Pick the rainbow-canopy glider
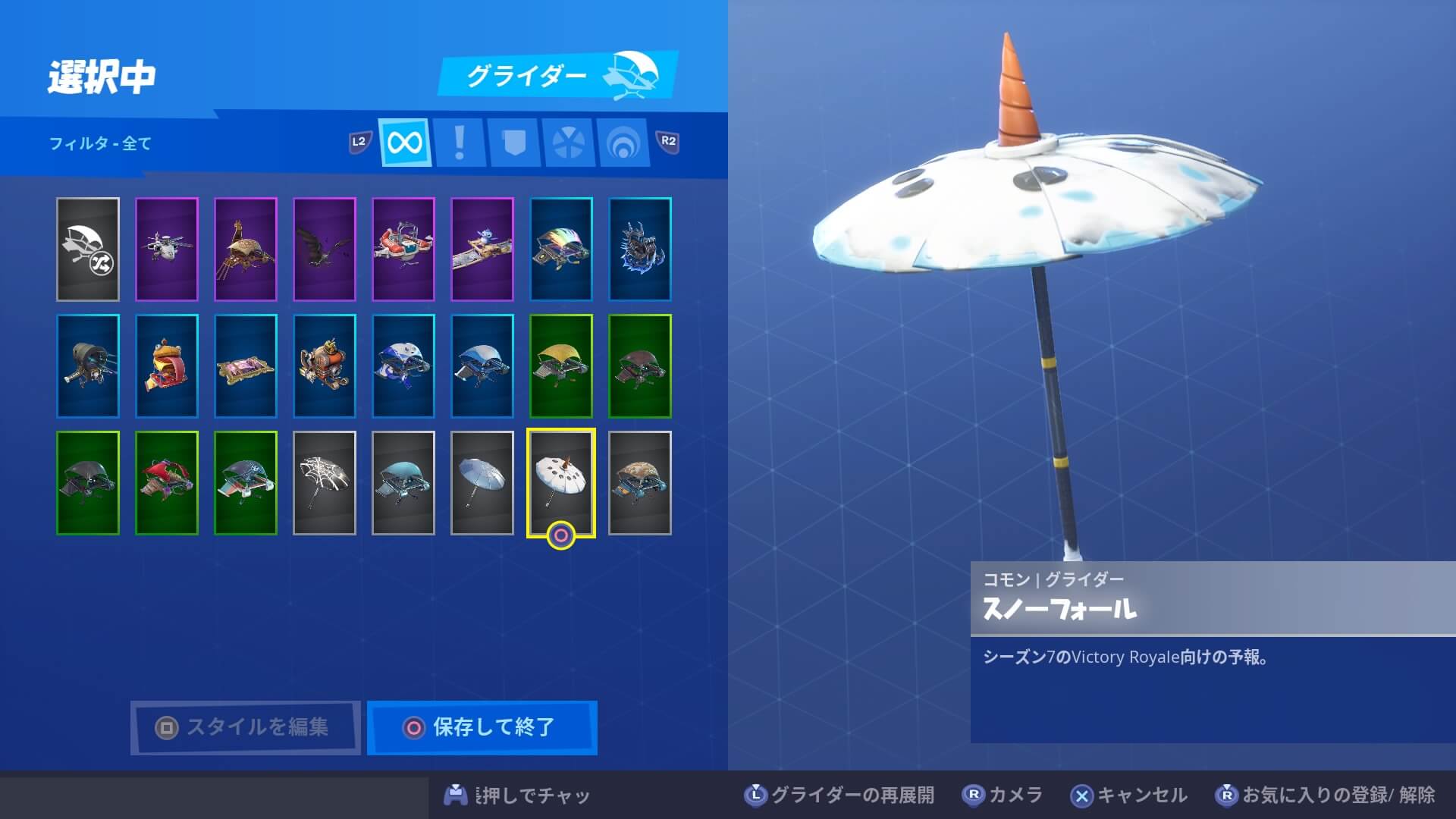Viewport: 1456px width, 819px height. [561, 249]
